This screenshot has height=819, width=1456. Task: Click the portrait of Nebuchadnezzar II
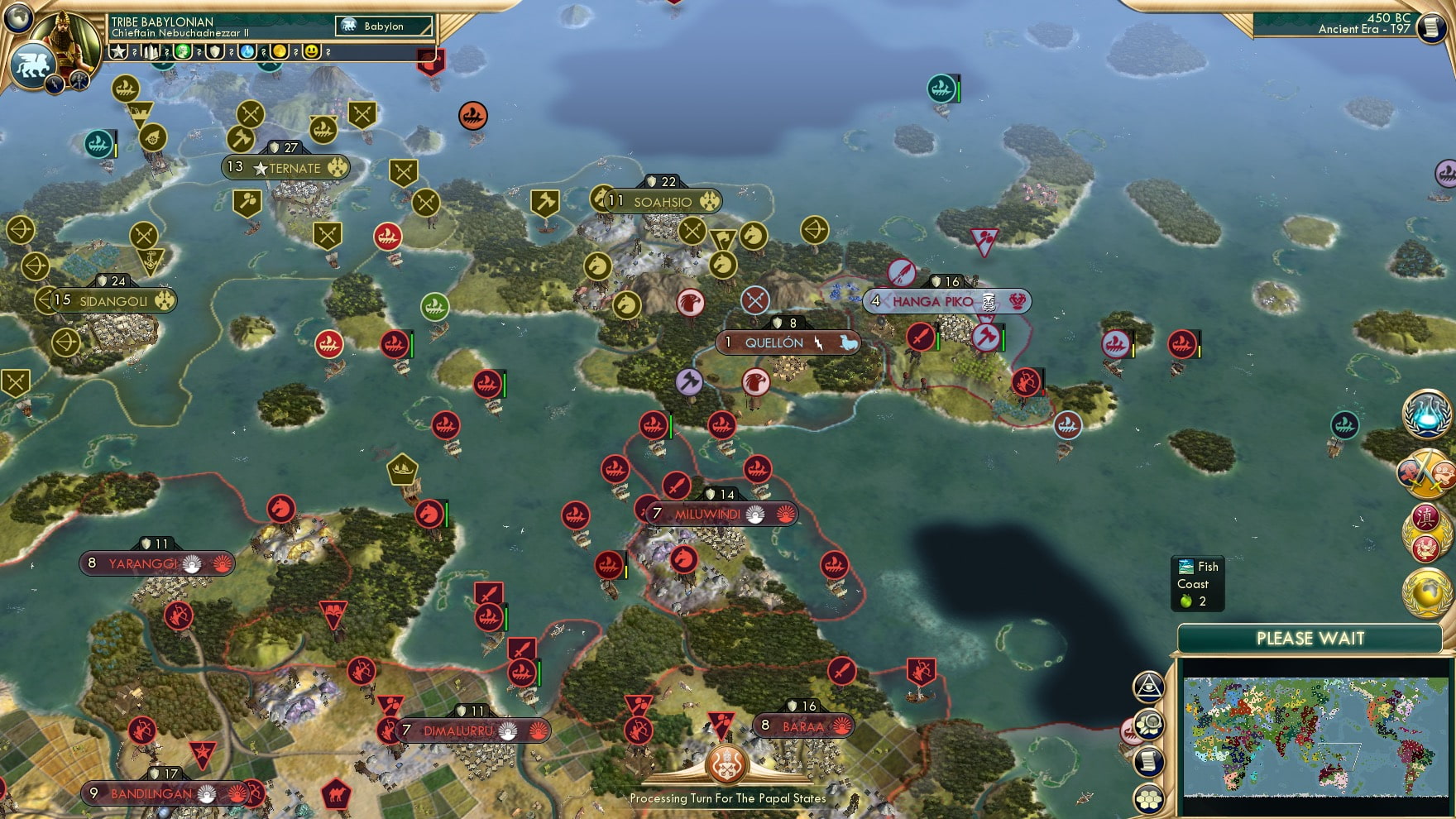[x=63, y=37]
